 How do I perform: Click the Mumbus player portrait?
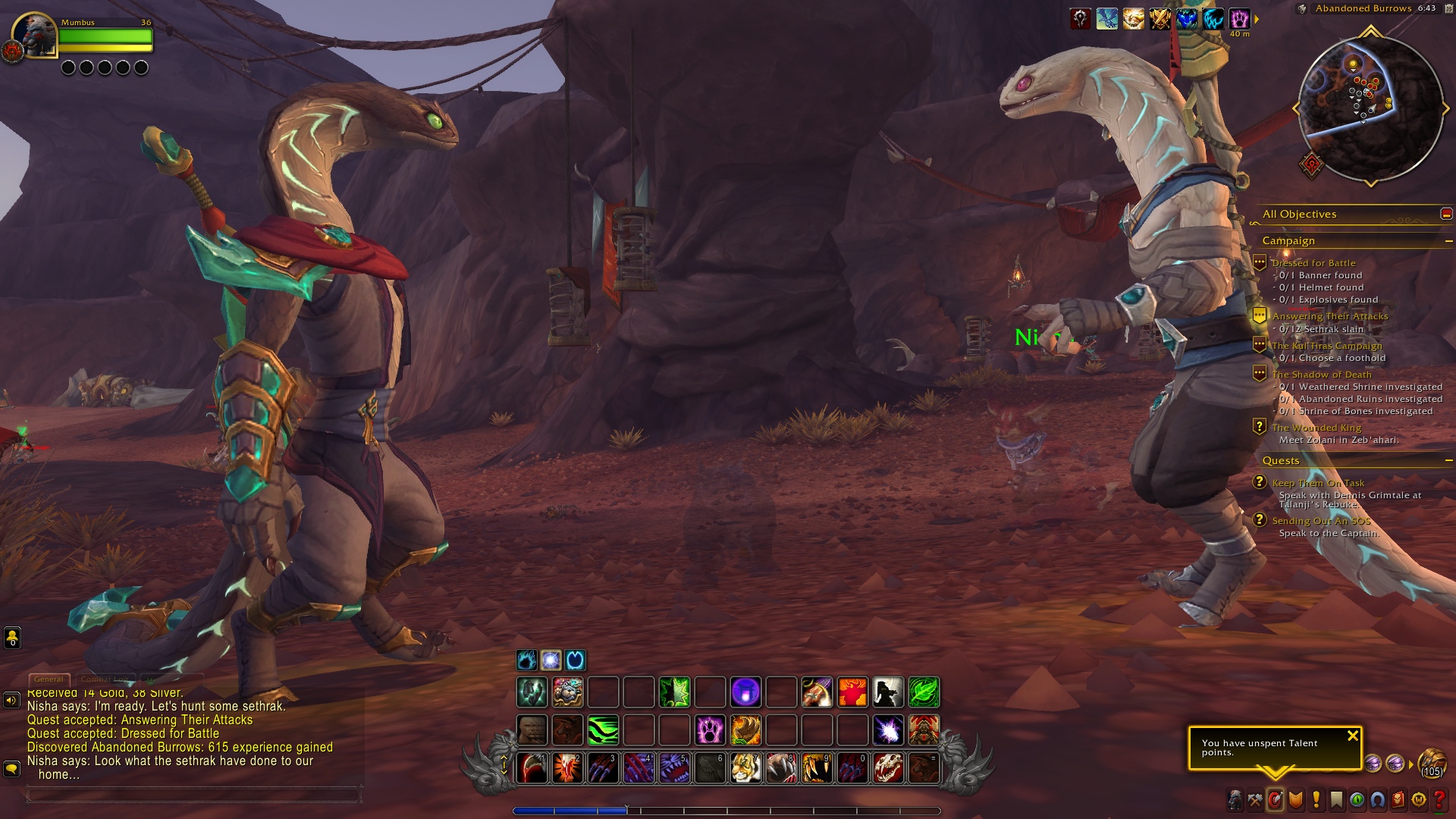(x=36, y=36)
